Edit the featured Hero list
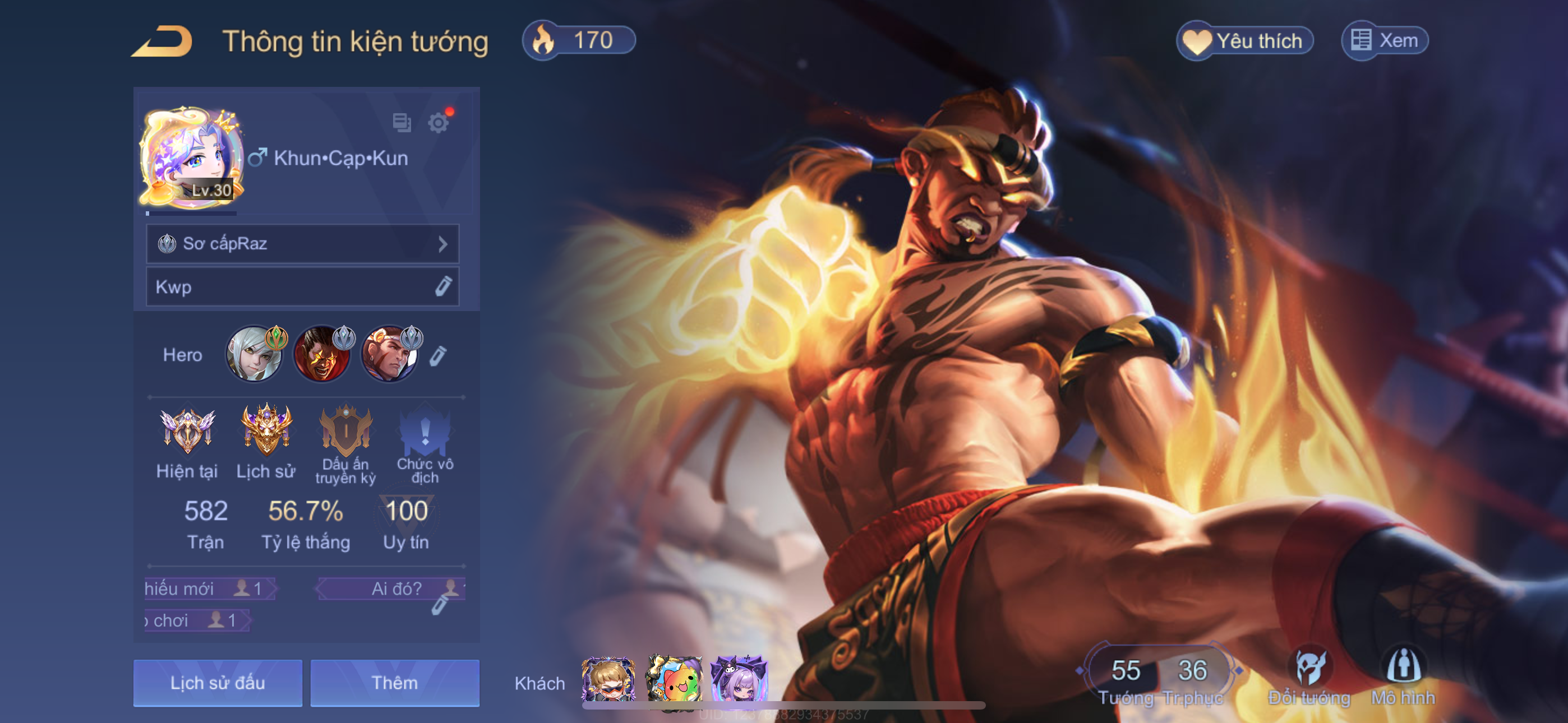This screenshot has height=723, width=1568. point(438,355)
